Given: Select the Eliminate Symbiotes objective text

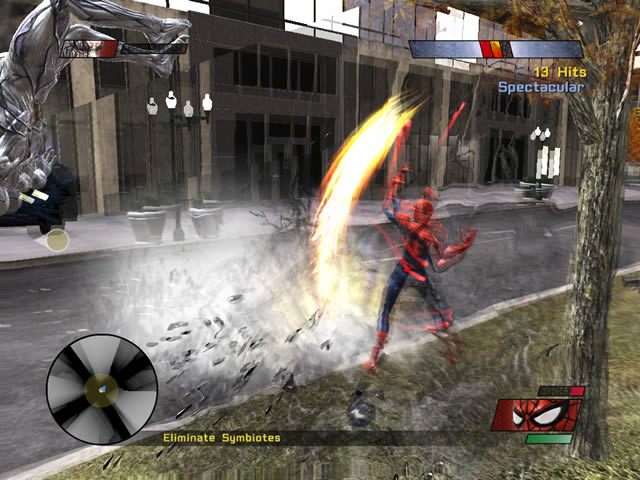Looking at the screenshot, I should [223, 438].
